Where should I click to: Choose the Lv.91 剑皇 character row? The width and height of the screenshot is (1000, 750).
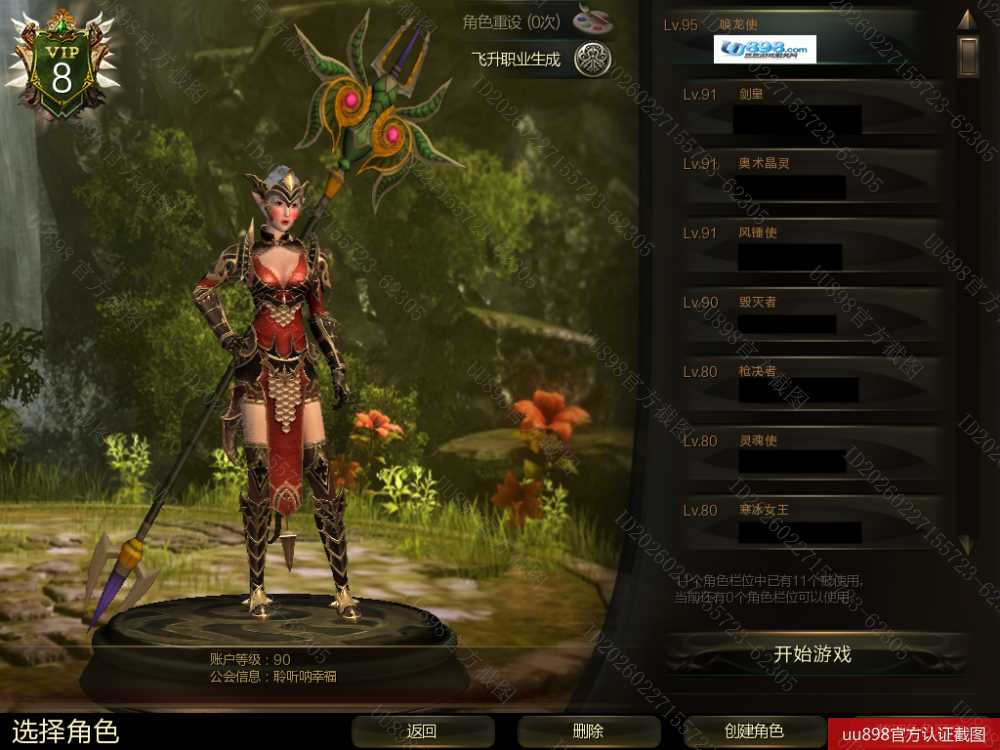[800, 110]
